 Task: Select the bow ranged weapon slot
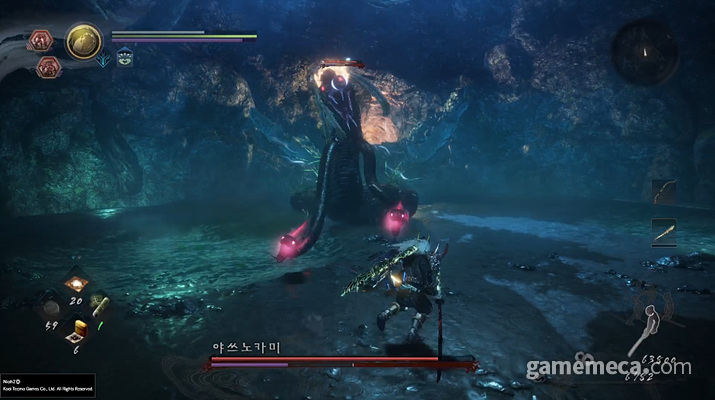pos(664,190)
